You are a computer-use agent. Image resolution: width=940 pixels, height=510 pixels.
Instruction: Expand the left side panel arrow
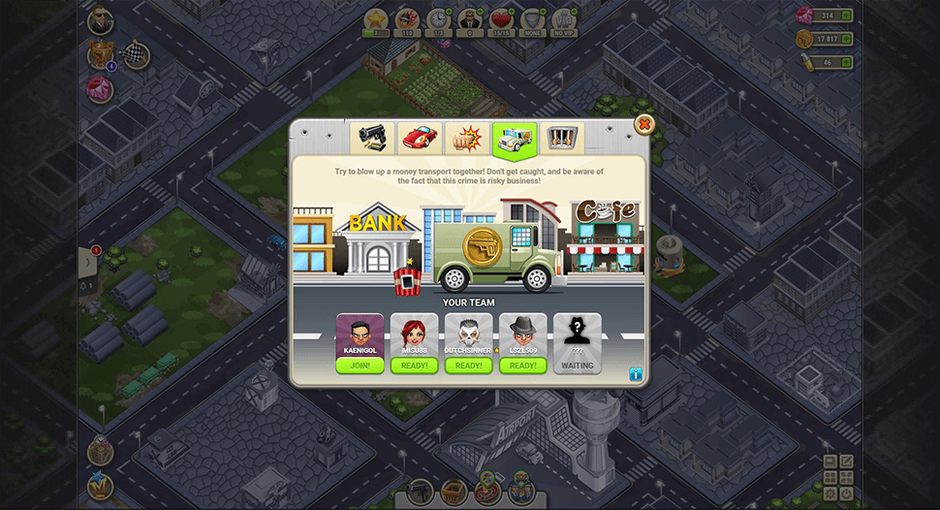point(88,263)
